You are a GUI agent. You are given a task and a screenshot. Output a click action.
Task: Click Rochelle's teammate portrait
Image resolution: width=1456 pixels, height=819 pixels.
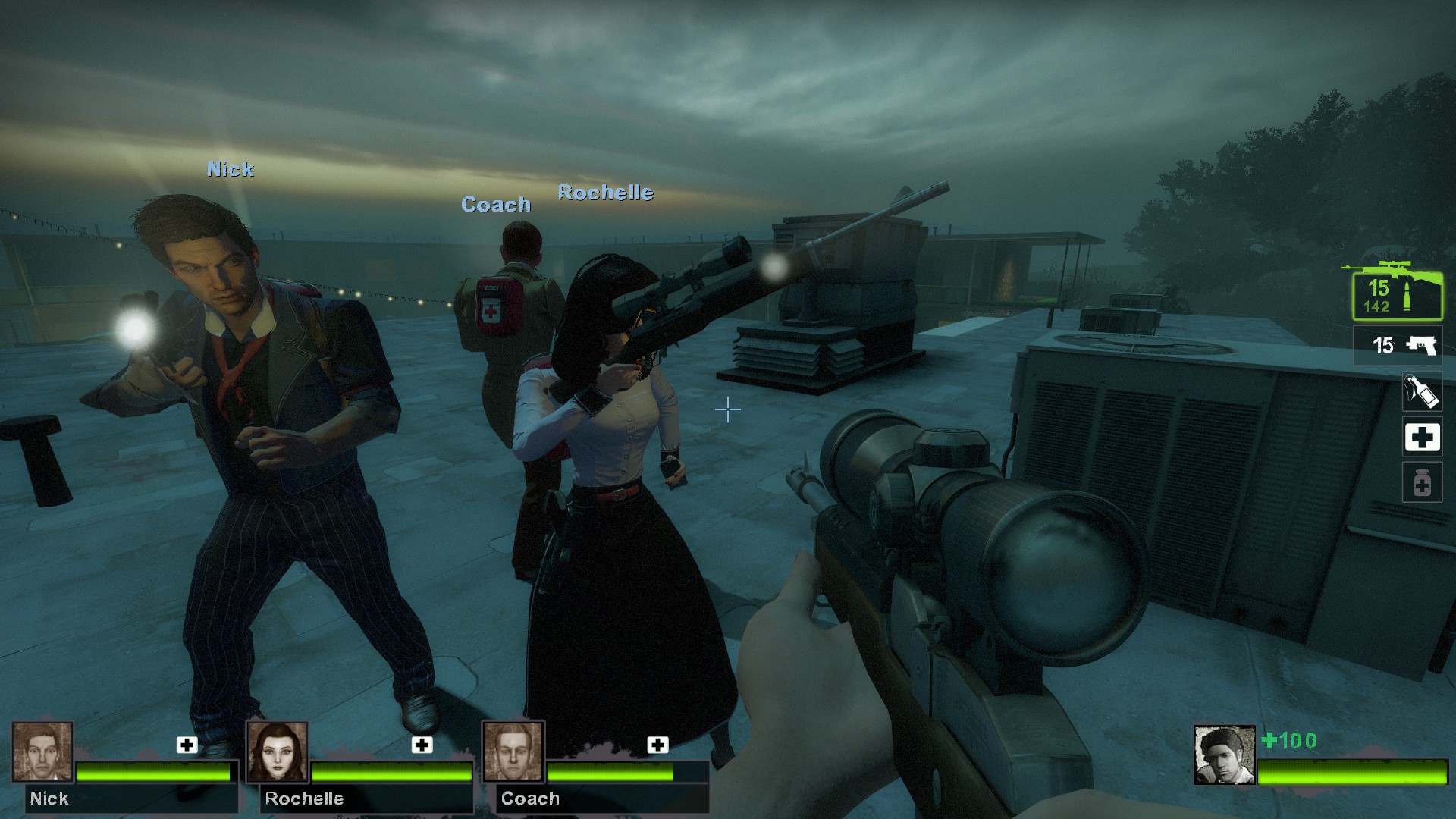click(278, 752)
